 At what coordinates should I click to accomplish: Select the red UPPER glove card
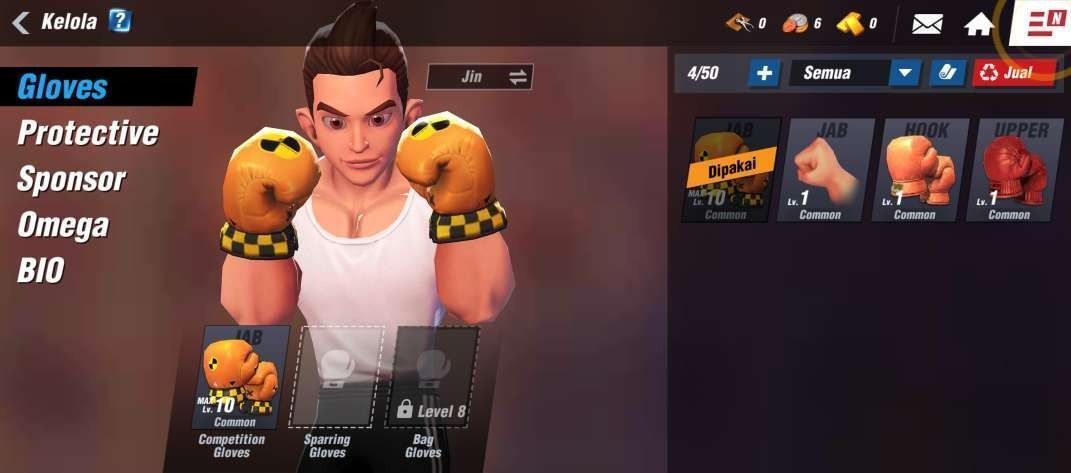click(1017, 170)
